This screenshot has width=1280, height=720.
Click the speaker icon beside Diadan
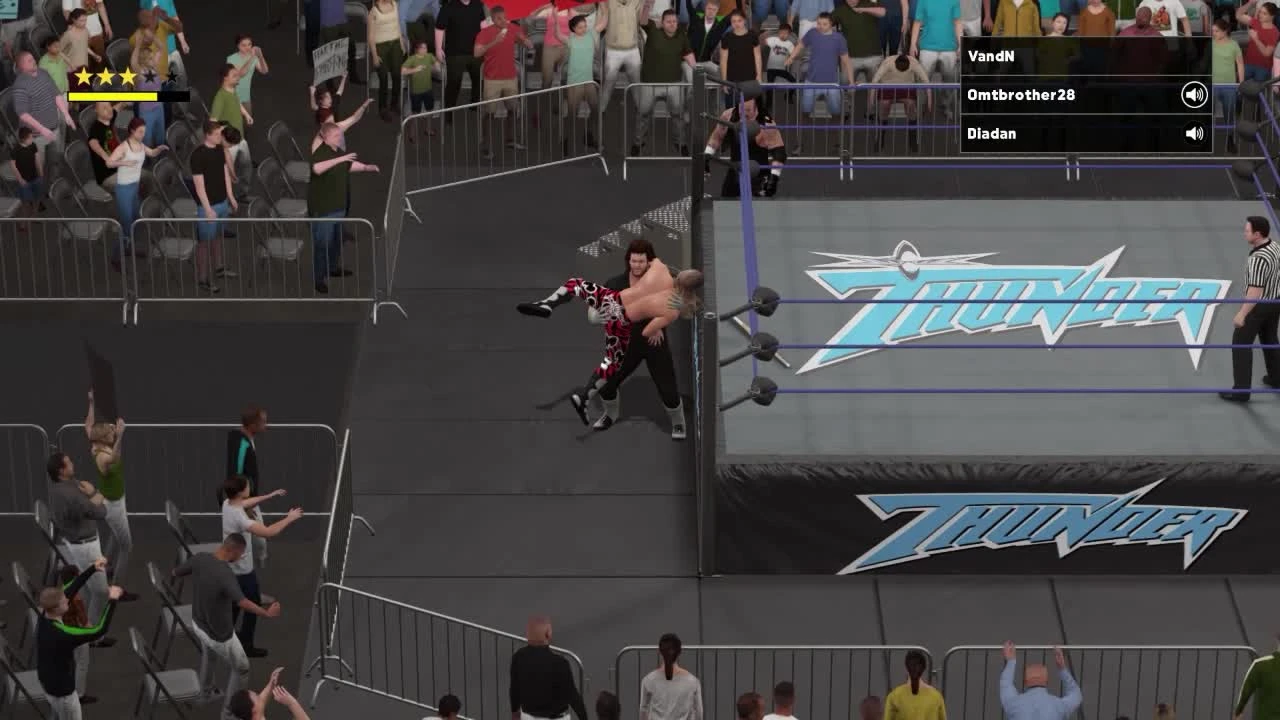[x=1196, y=132]
